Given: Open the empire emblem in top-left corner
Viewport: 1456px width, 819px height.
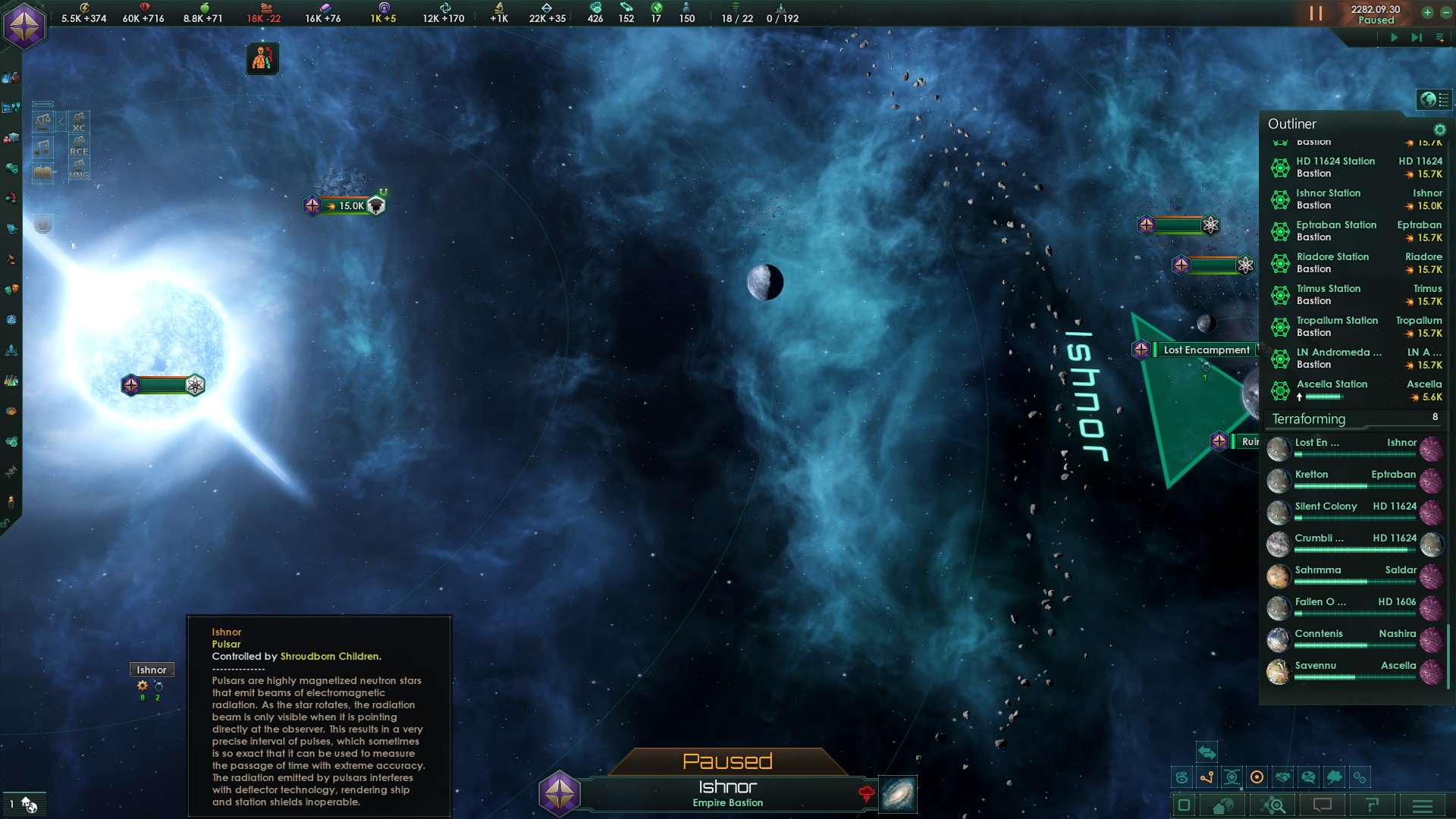Looking at the screenshot, I should (24, 25).
